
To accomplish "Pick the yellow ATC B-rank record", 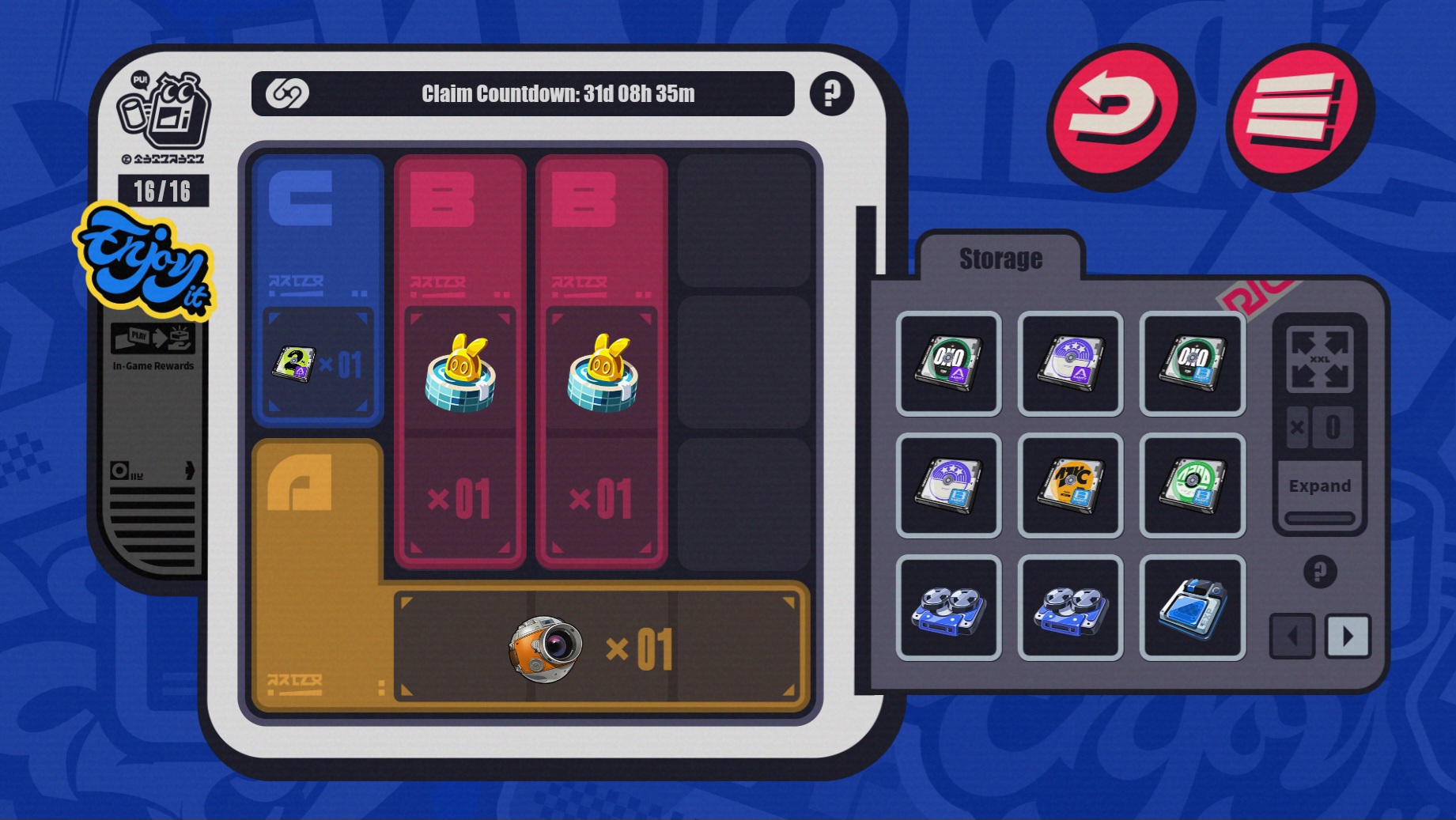I will [x=1071, y=486].
